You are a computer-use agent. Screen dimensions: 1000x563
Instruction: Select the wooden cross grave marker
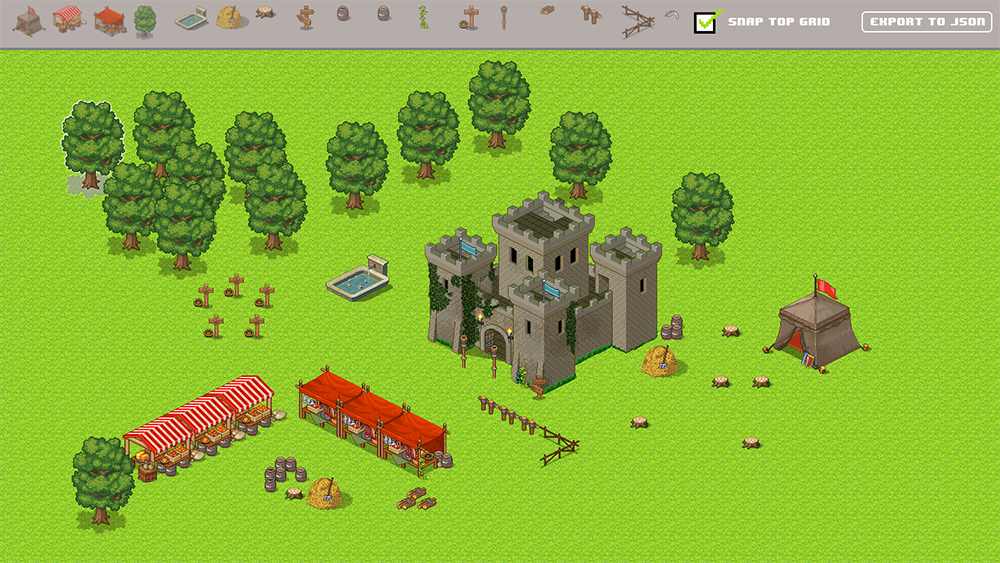coord(470,18)
